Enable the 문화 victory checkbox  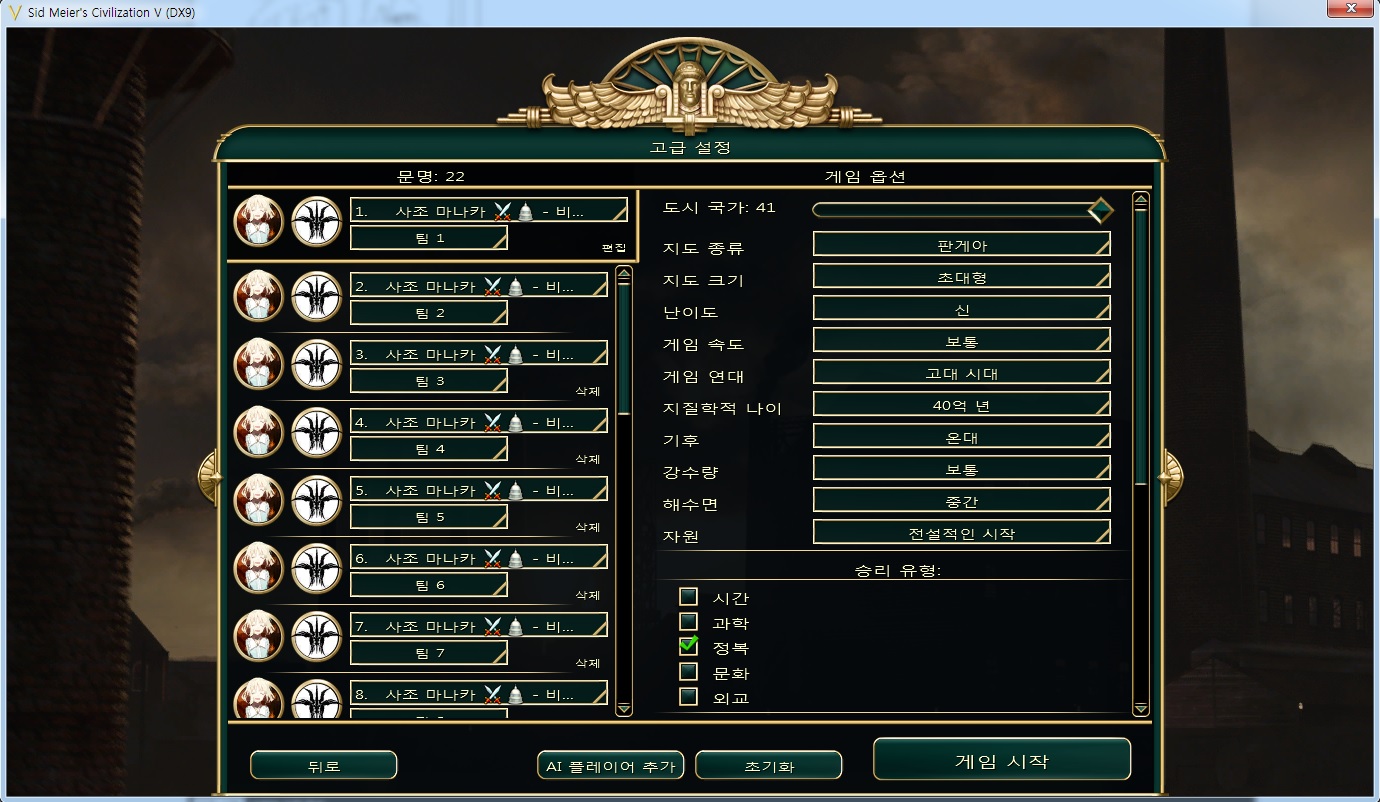(x=688, y=672)
